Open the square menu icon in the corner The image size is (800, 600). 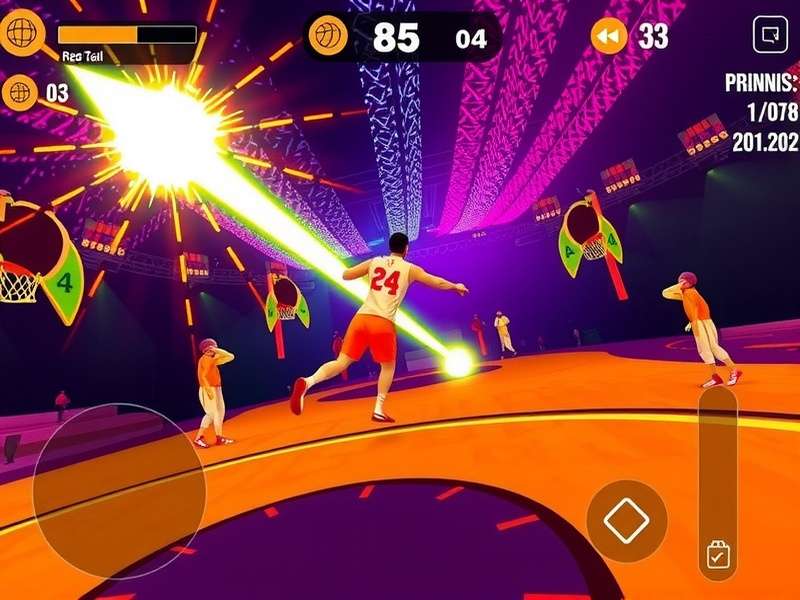coord(770,36)
